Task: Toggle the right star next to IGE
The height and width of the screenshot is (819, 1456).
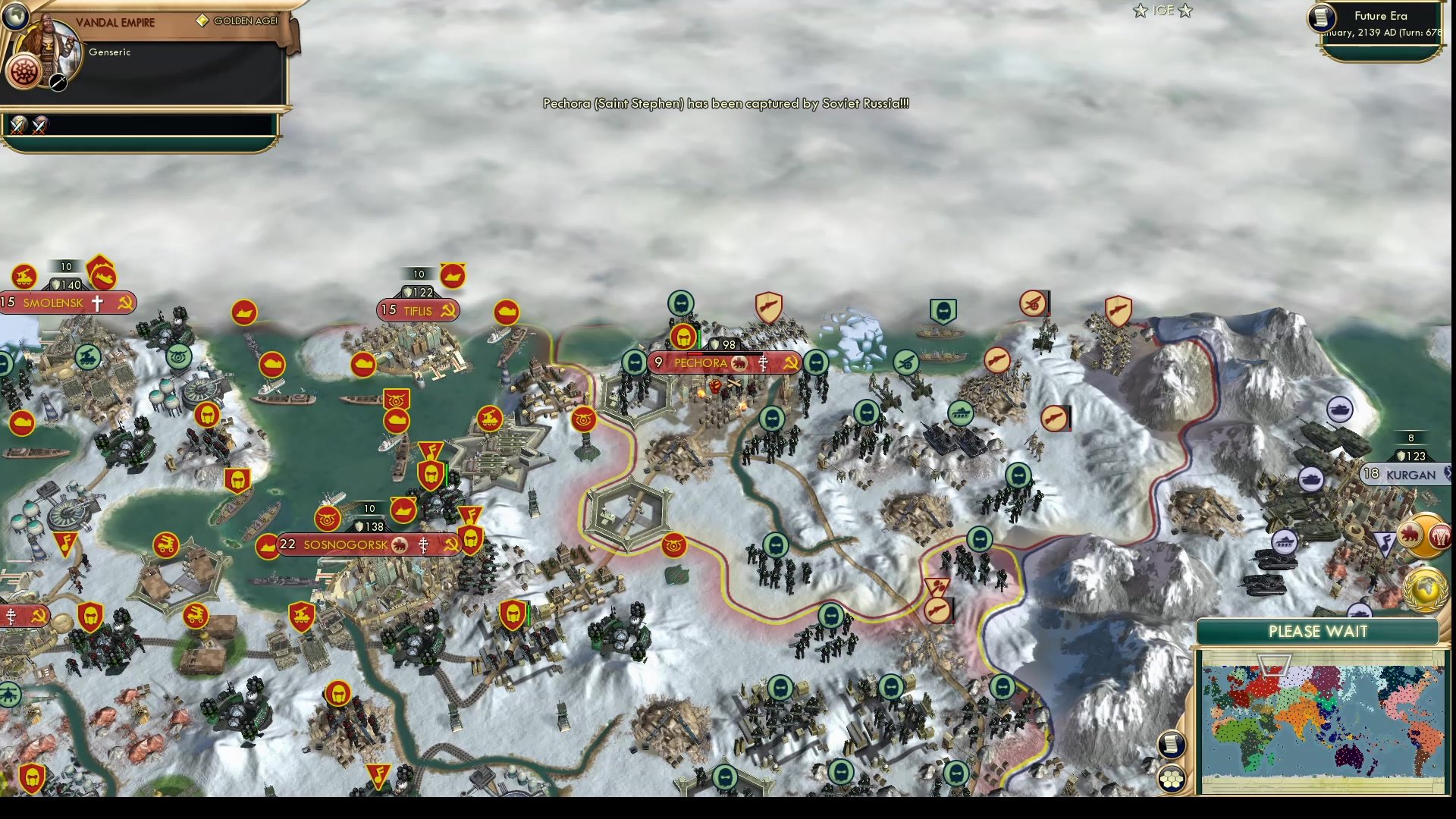Action: pyautogui.click(x=1185, y=11)
